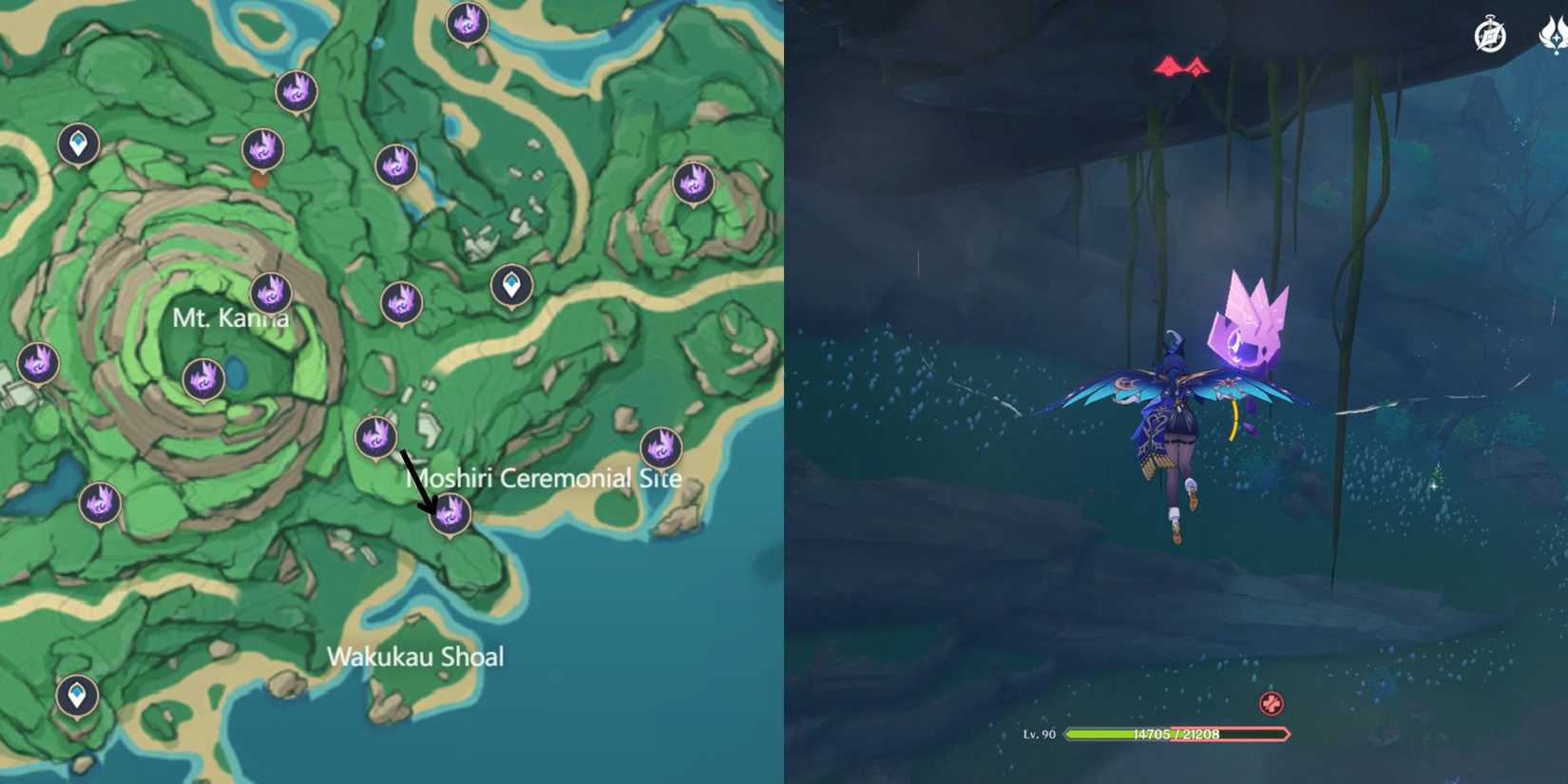Click the compass guide icon in the top-right corner
Viewport: 1568px width, 784px height.
[1489, 34]
